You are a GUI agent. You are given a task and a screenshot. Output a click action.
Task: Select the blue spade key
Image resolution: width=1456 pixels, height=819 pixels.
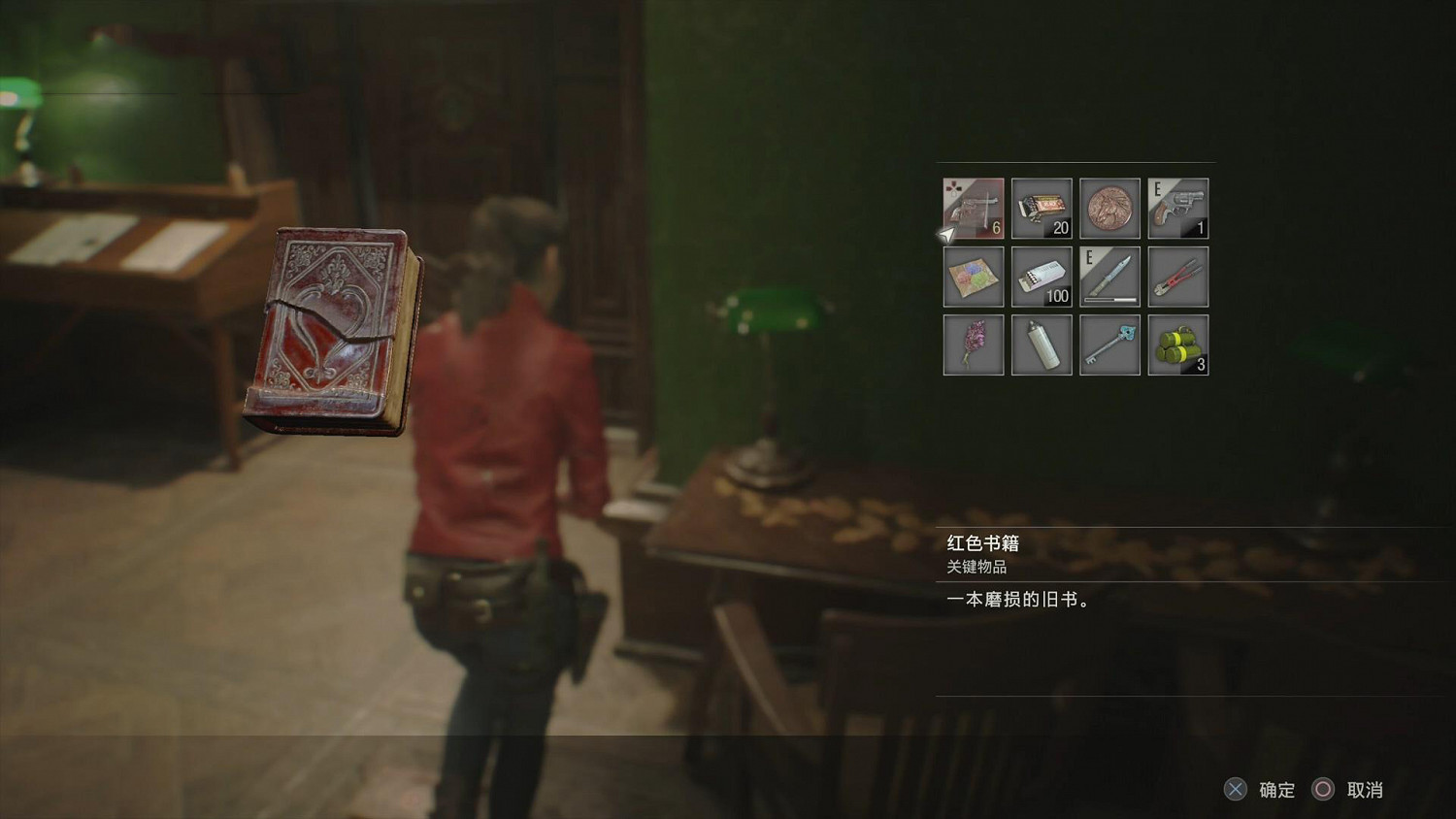tap(1109, 344)
